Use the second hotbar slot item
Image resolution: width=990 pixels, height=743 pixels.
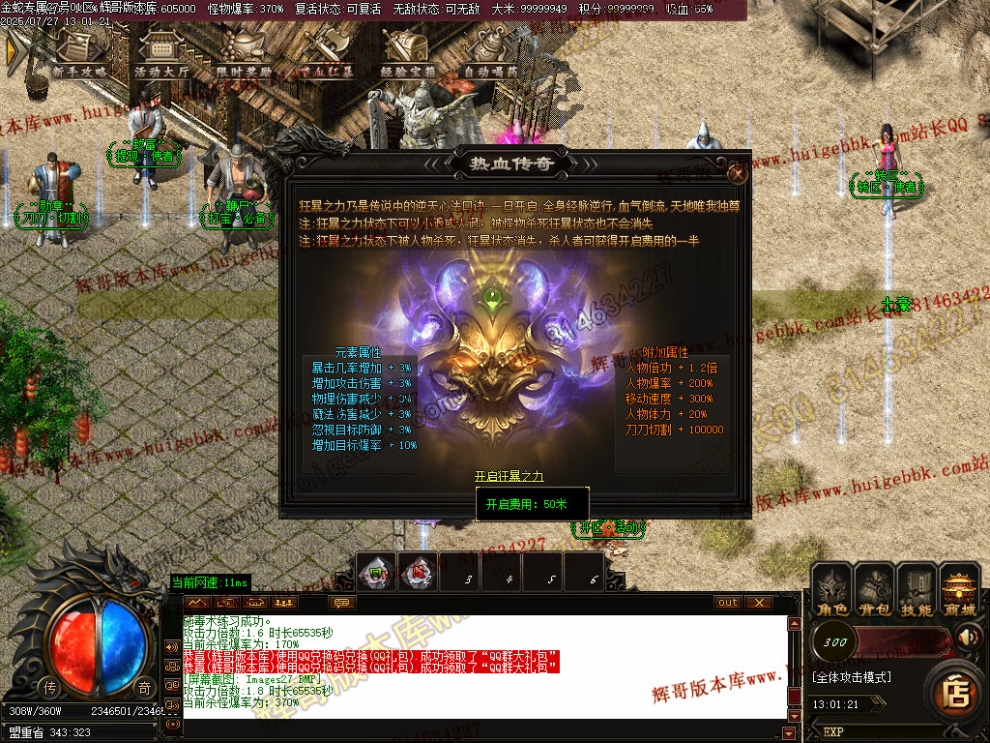click(416, 572)
